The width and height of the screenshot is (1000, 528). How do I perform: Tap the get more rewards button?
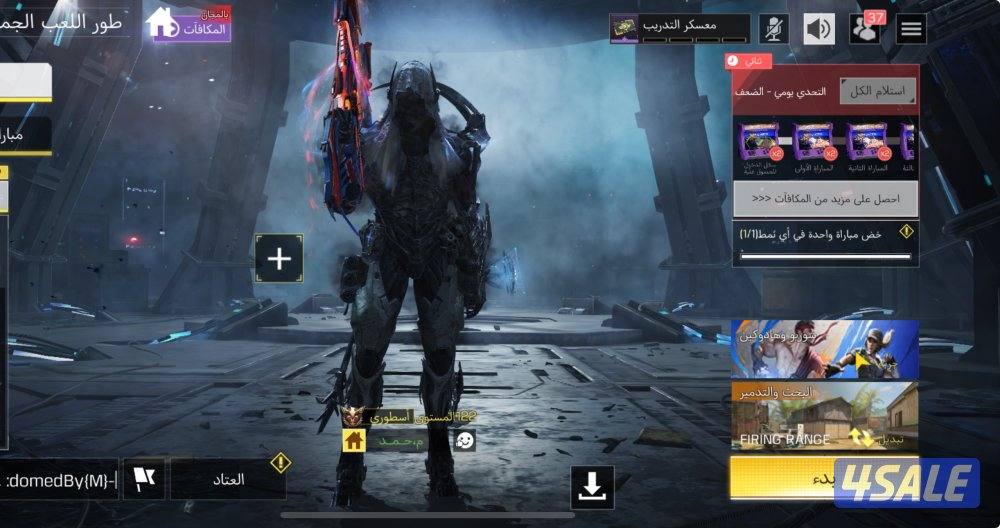(825, 199)
